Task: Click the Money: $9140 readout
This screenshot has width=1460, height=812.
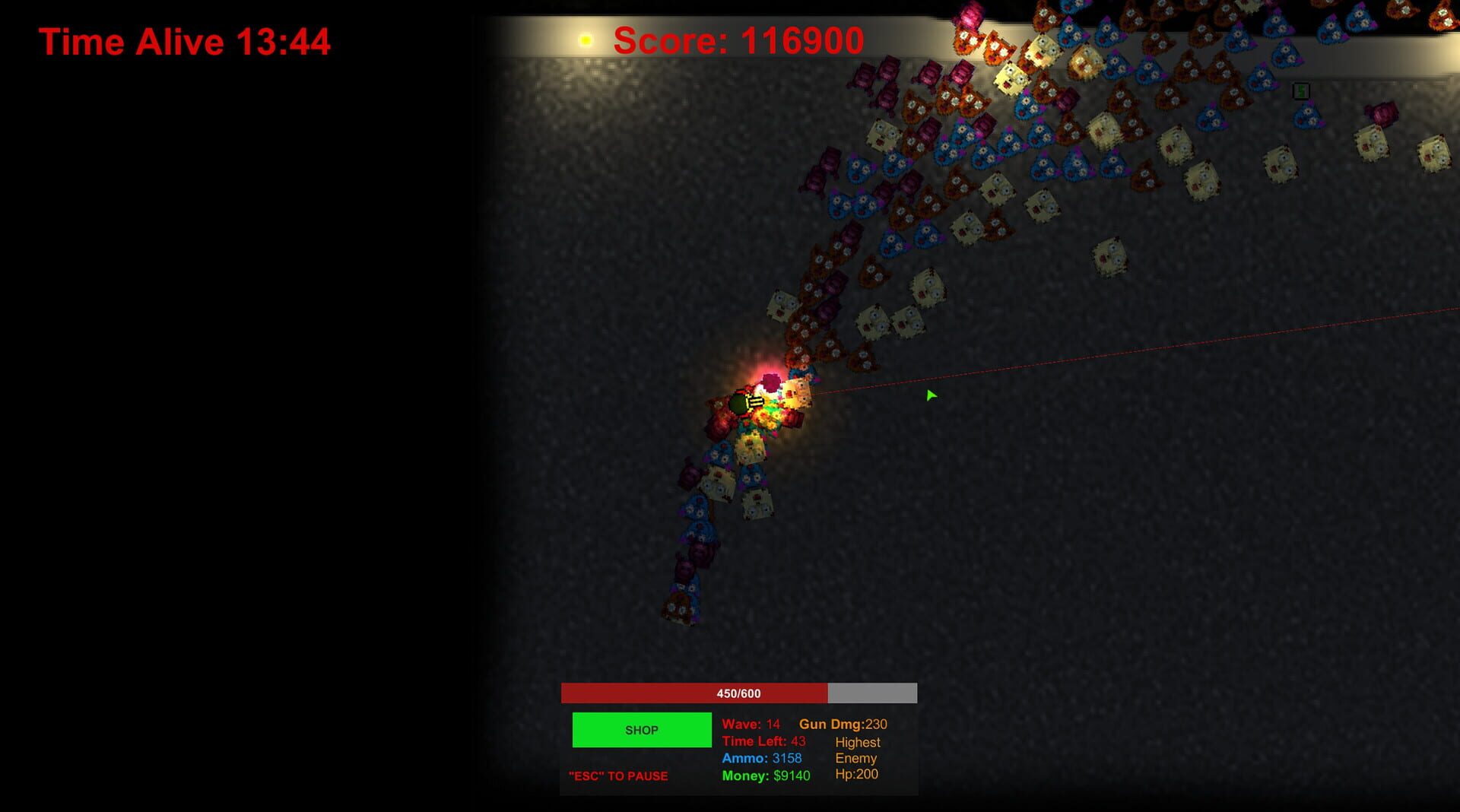Action: click(765, 776)
